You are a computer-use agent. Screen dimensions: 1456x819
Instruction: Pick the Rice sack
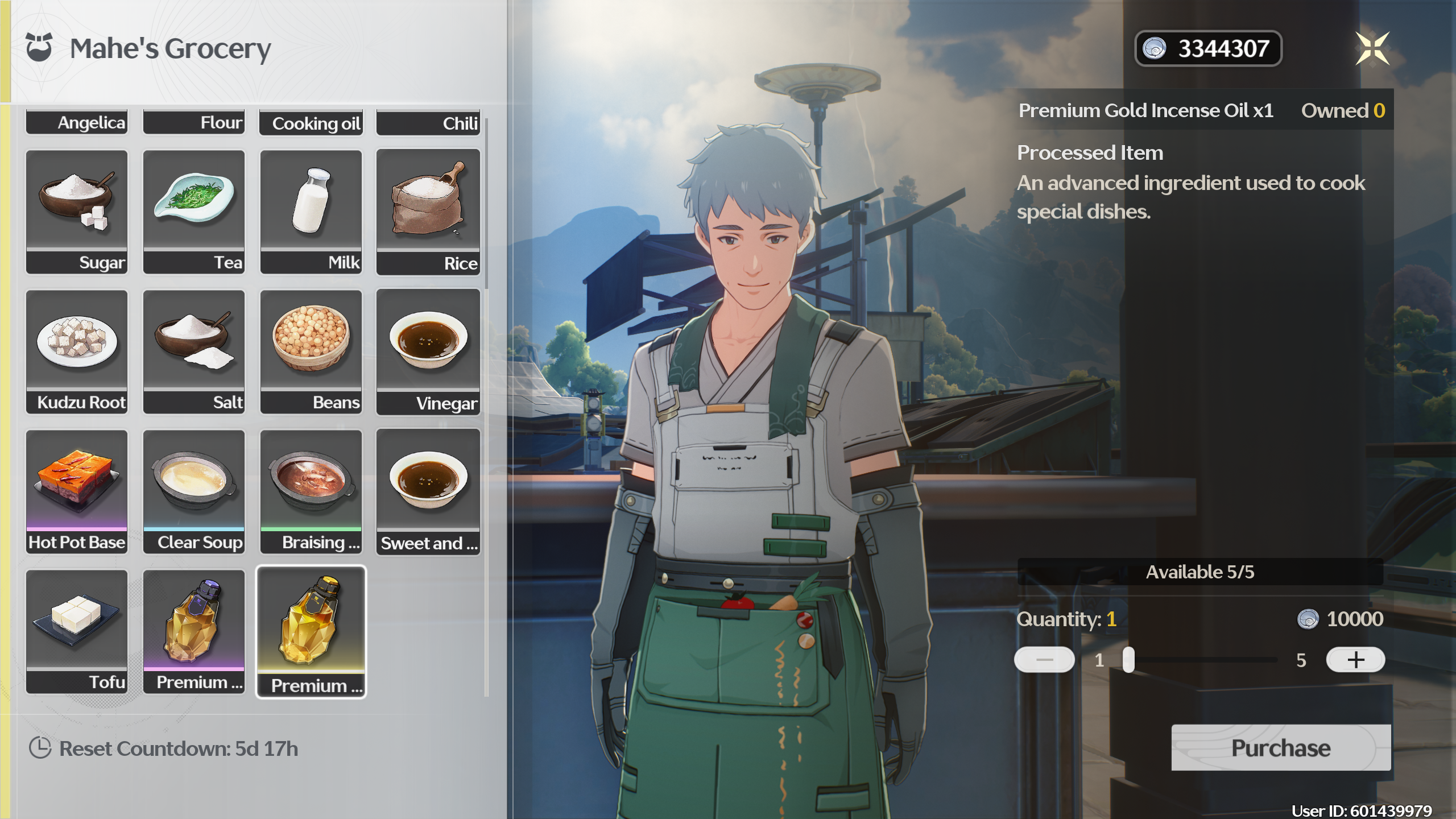[x=428, y=212]
